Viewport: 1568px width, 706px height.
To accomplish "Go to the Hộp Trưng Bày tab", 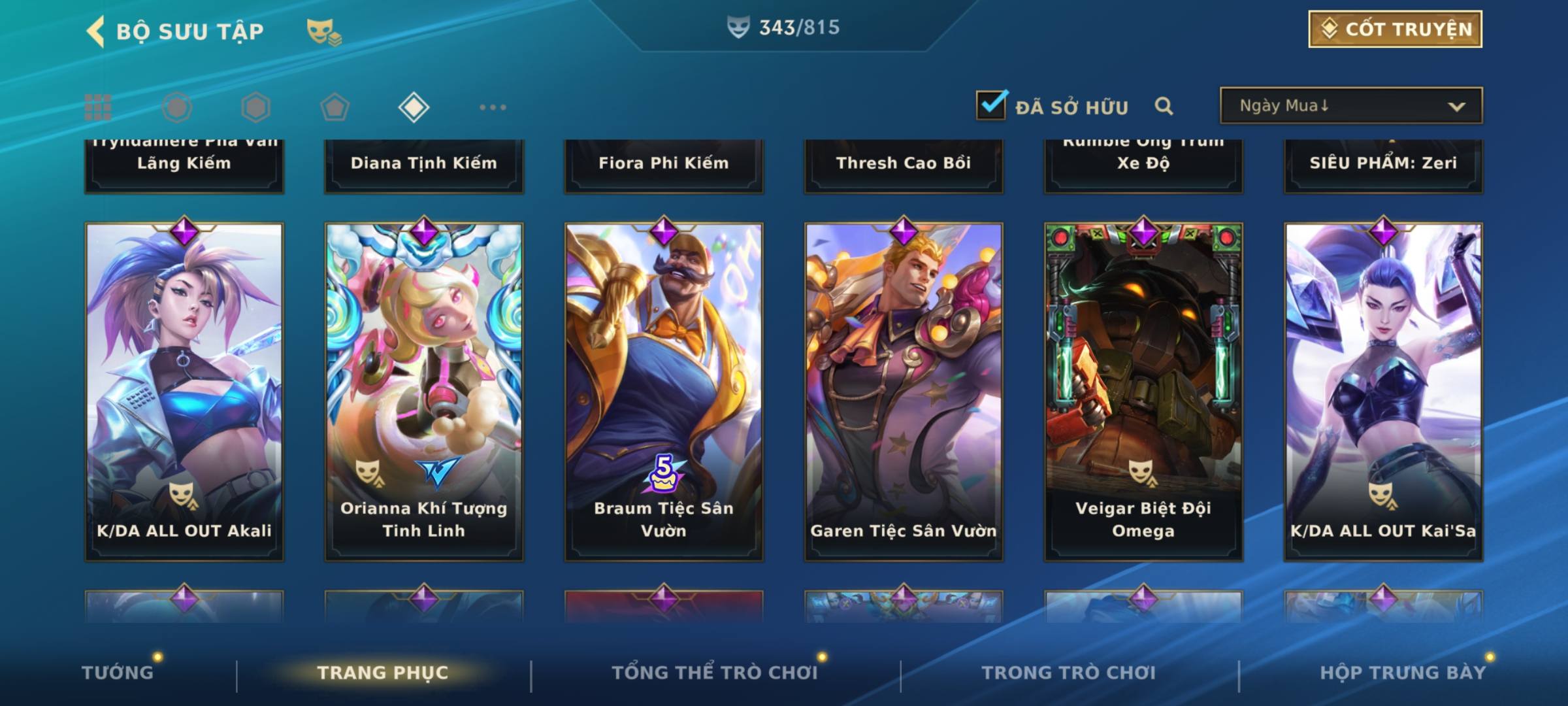I will tap(1403, 672).
